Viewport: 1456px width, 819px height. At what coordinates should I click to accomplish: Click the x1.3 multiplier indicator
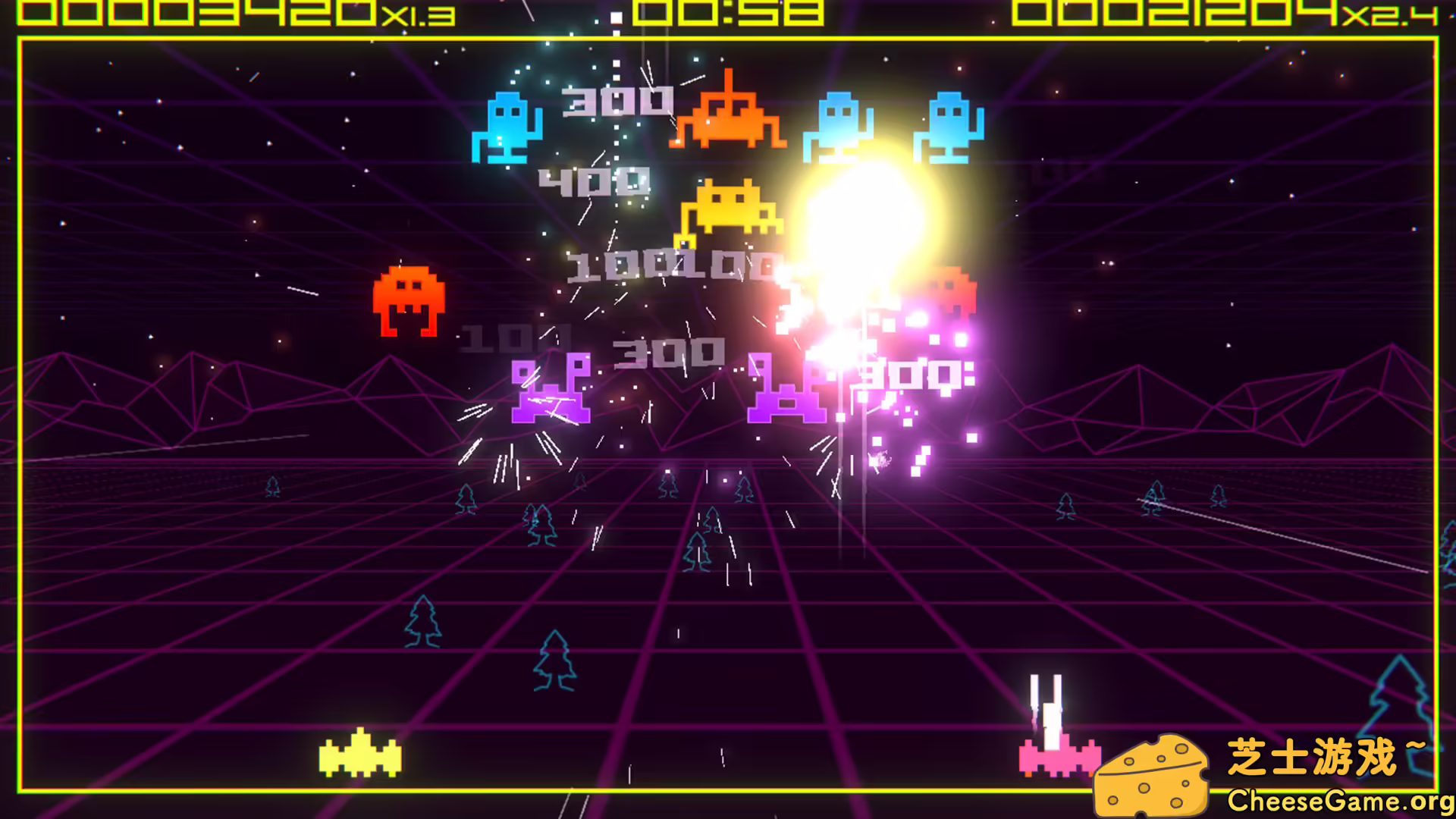(421, 17)
